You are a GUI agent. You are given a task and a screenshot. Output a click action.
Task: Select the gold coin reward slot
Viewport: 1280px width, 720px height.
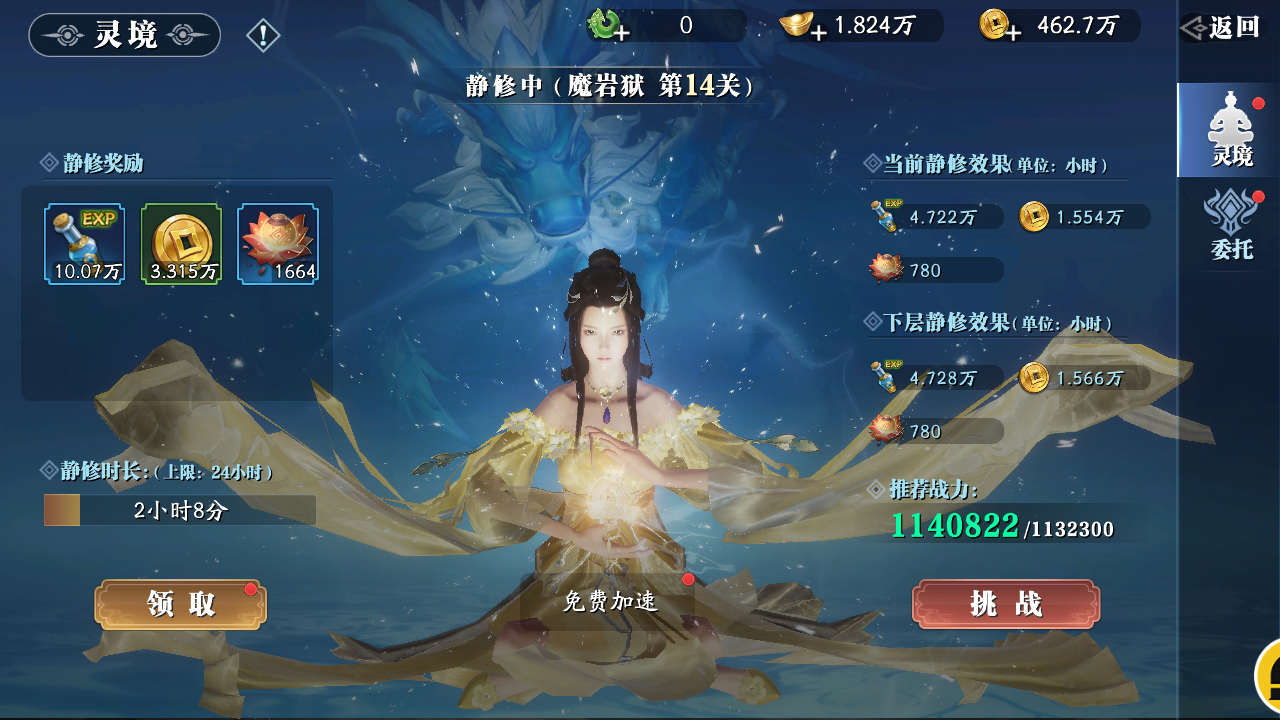tap(181, 244)
